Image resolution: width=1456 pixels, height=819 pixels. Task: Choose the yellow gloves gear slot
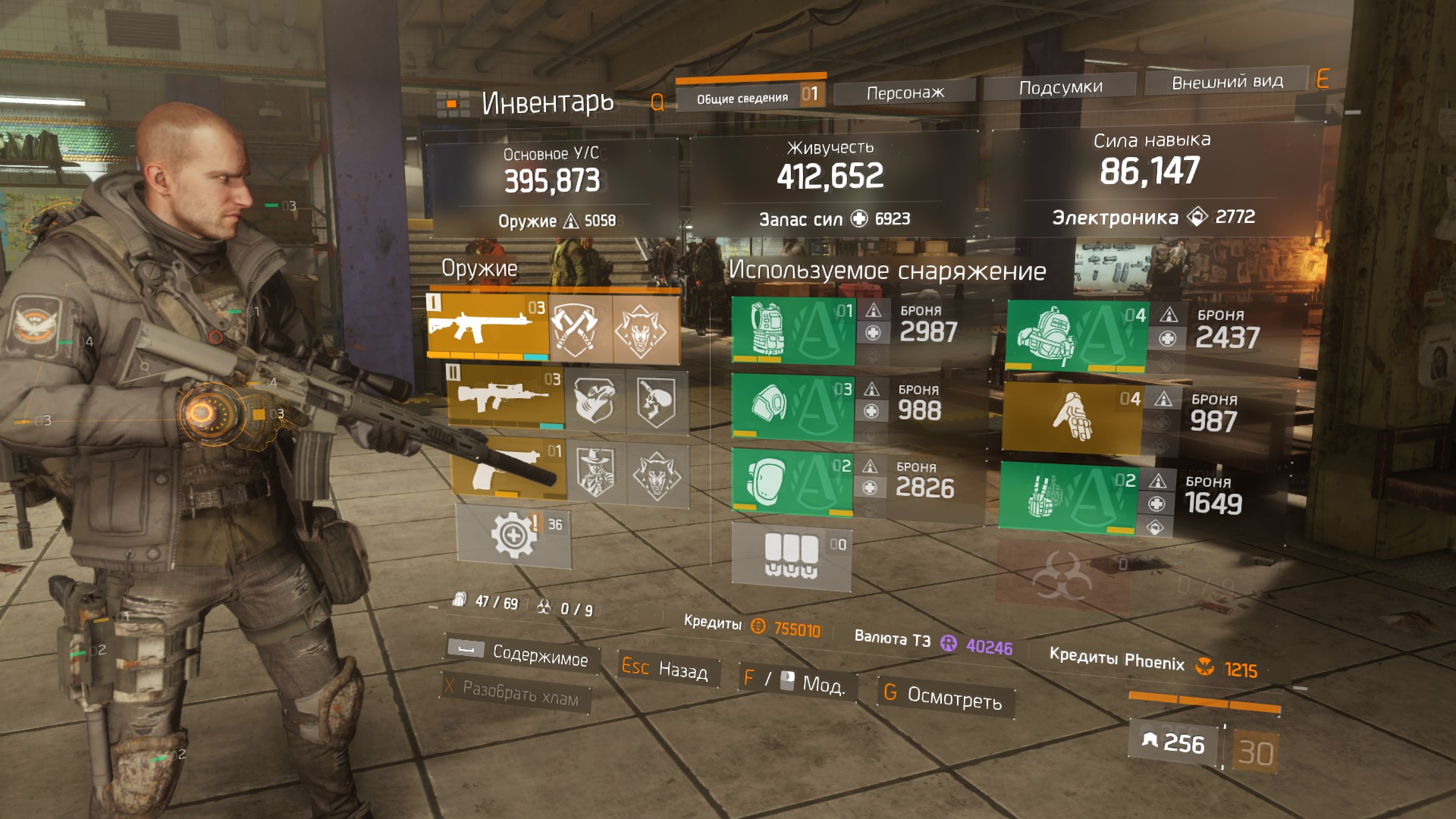pos(1071,418)
